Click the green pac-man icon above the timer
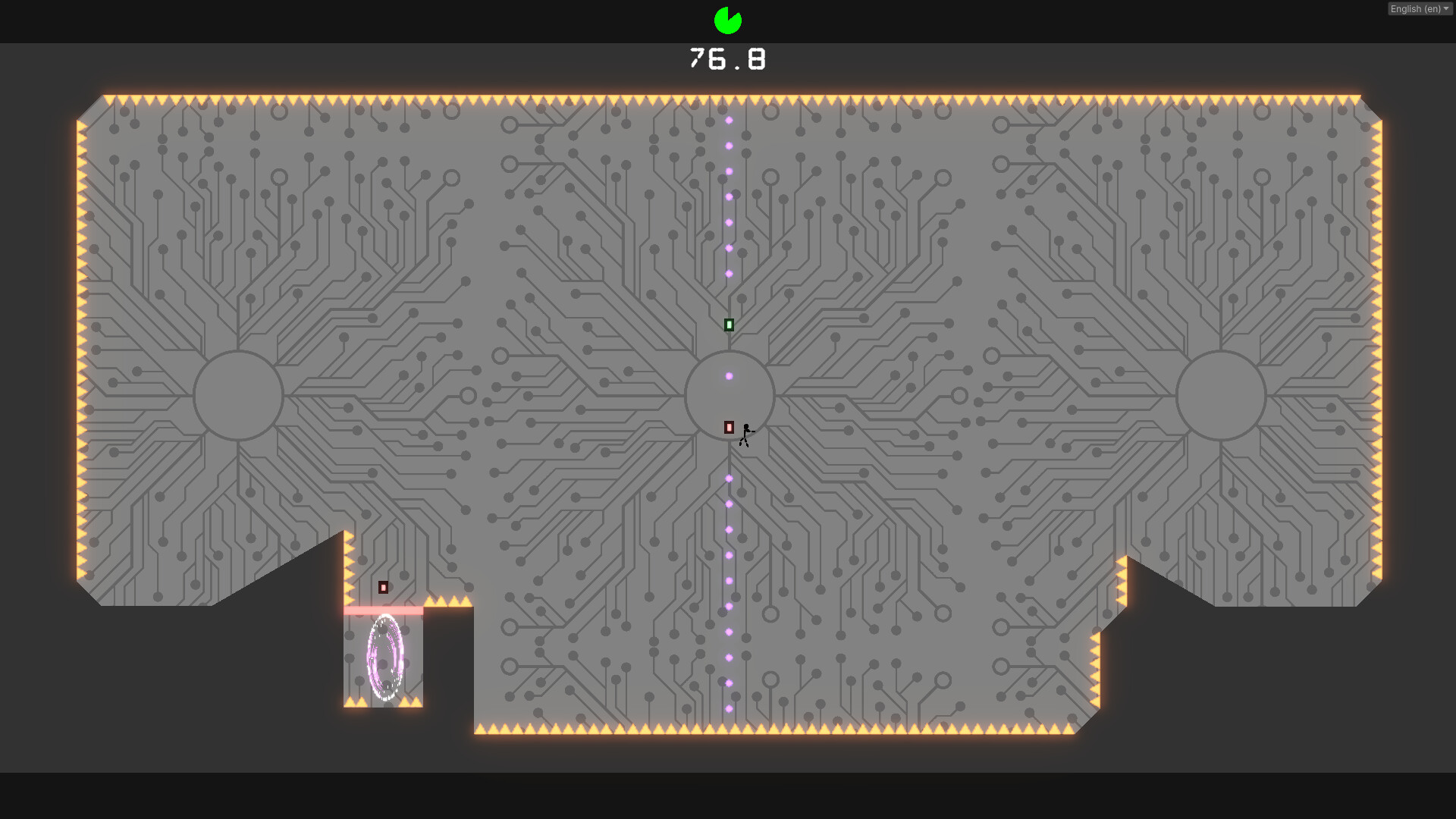 [726, 20]
